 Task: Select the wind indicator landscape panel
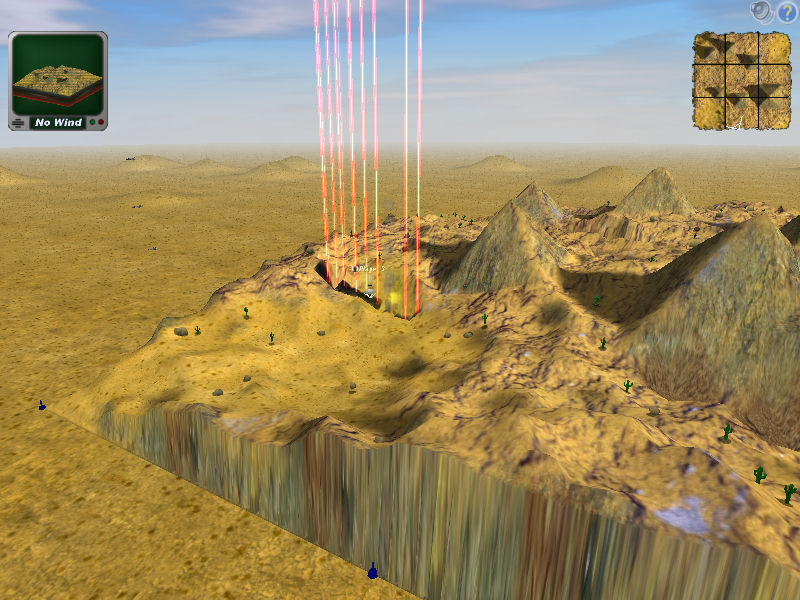click(x=57, y=81)
